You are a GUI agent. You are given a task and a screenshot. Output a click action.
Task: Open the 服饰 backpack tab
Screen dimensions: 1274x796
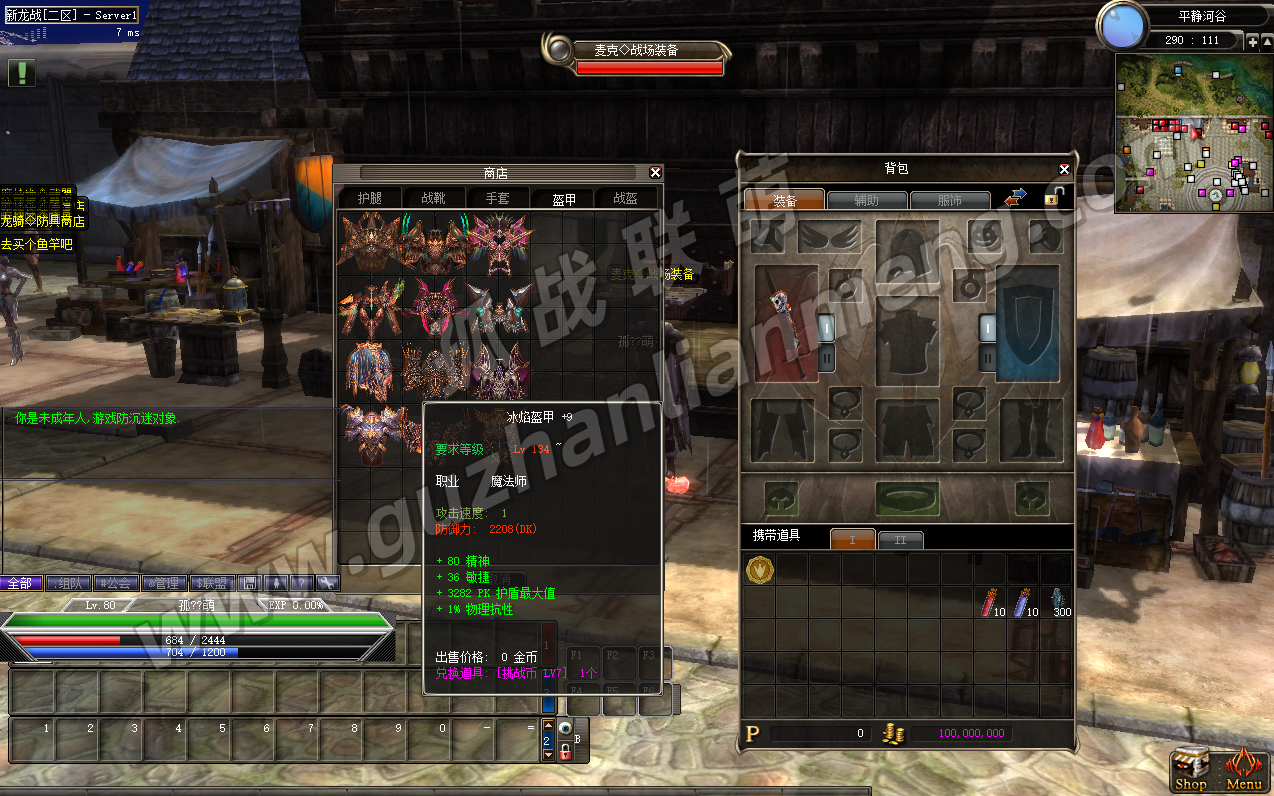(x=949, y=201)
